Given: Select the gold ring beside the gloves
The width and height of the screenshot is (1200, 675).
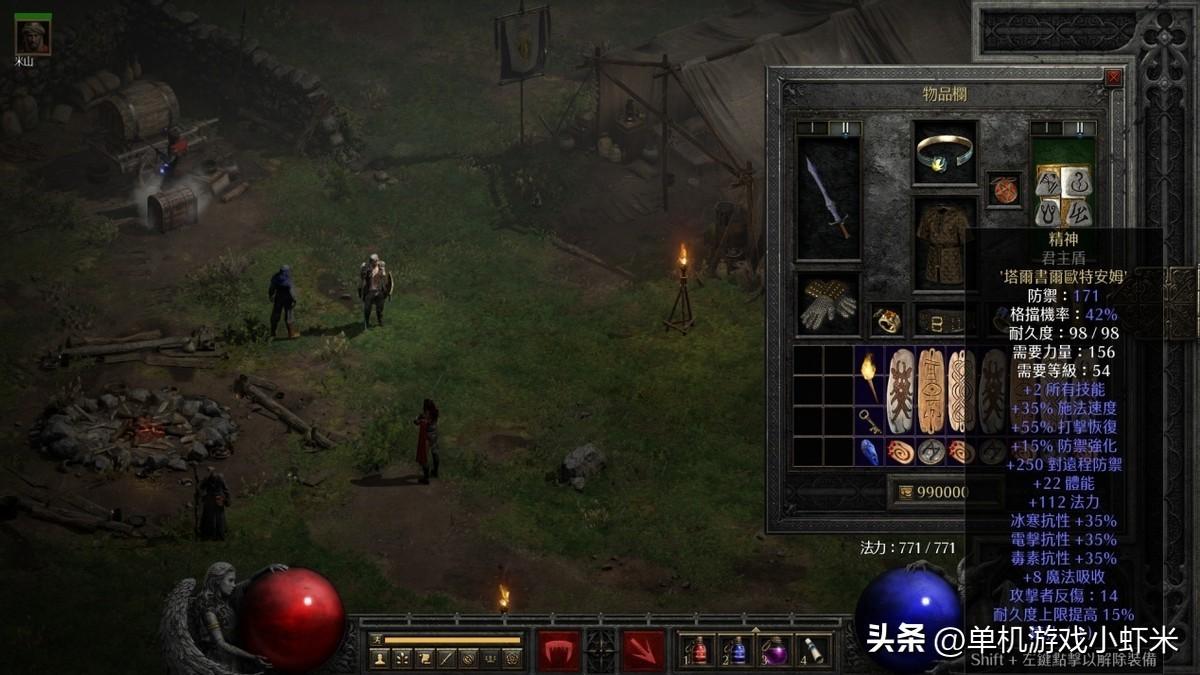Looking at the screenshot, I should click(886, 320).
